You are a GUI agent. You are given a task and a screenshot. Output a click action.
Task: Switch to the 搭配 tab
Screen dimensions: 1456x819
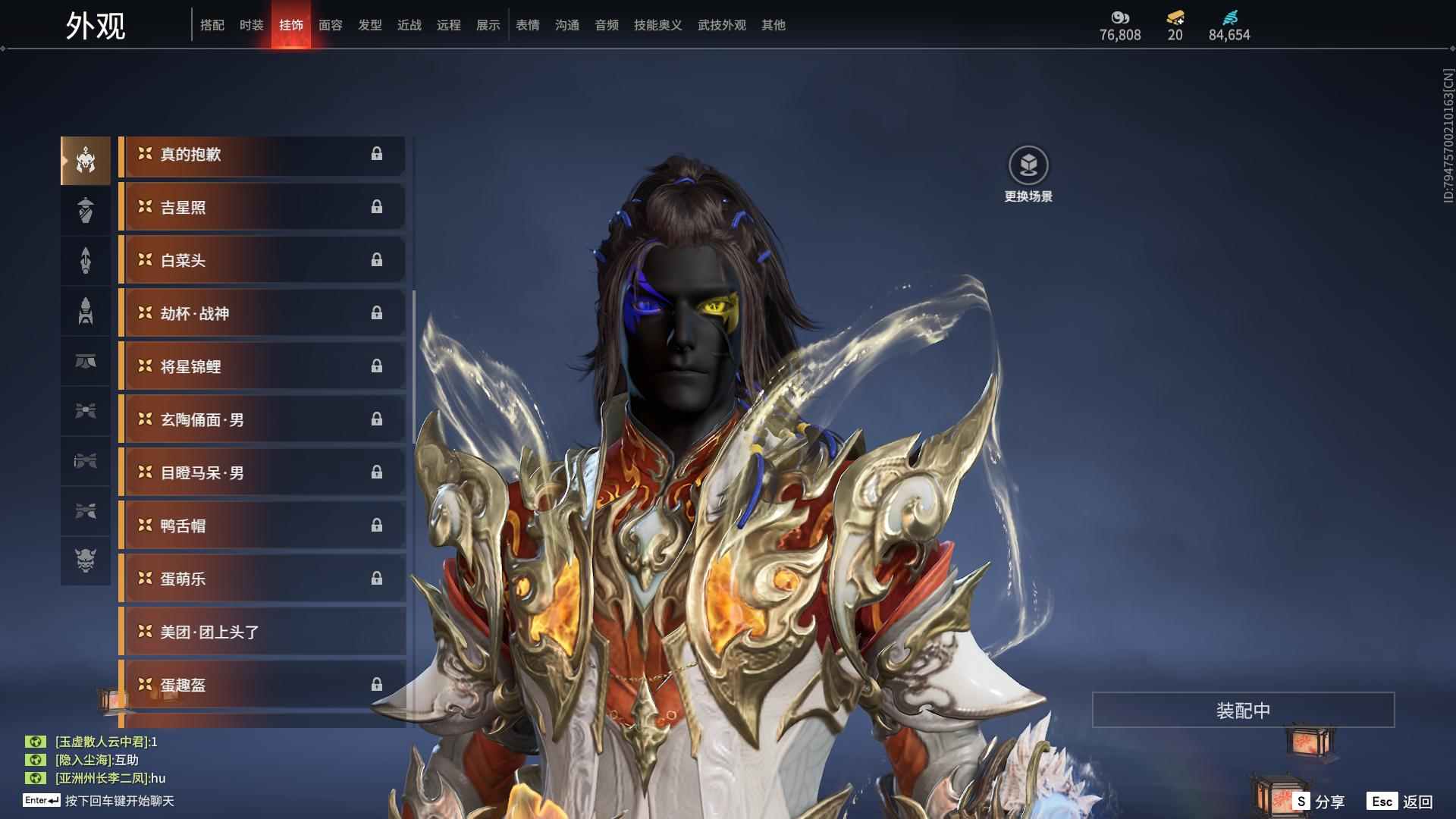pos(212,25)
